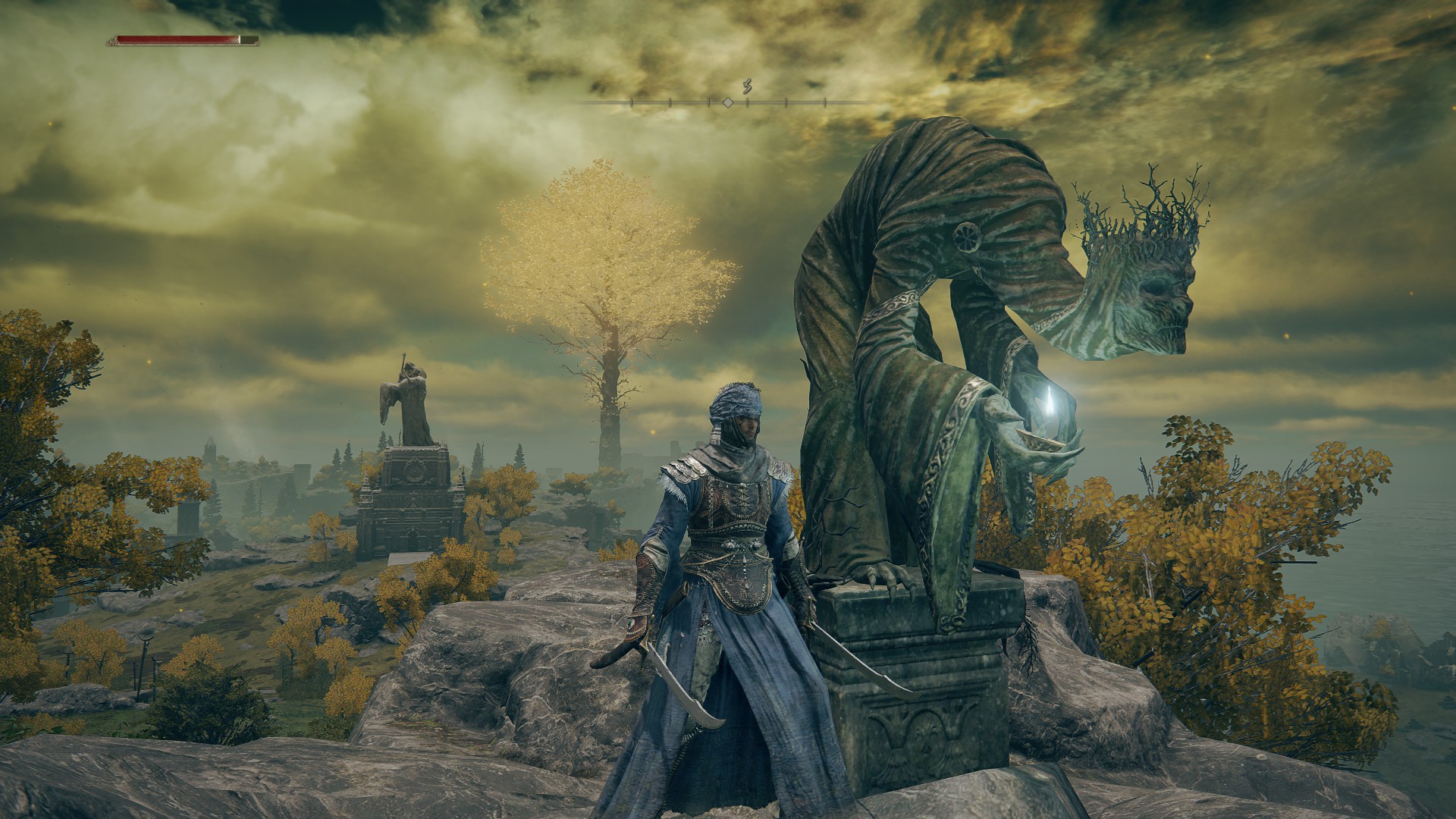Click the compass bar at the top
This screenshot has width=1456, height=819.
(728, 102)
